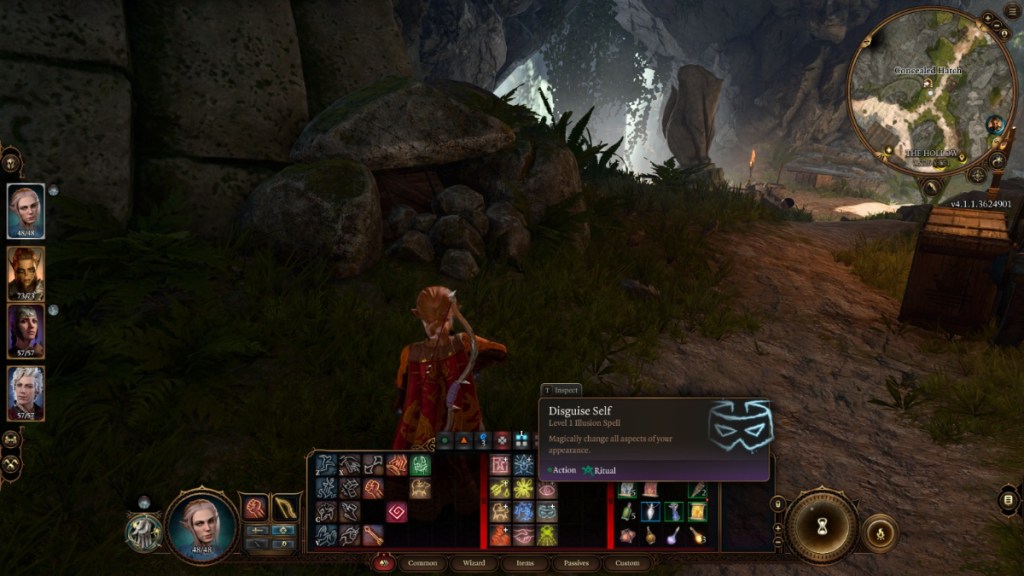
Task: Select the pink spiral spell icon
Action: (397, 512)
